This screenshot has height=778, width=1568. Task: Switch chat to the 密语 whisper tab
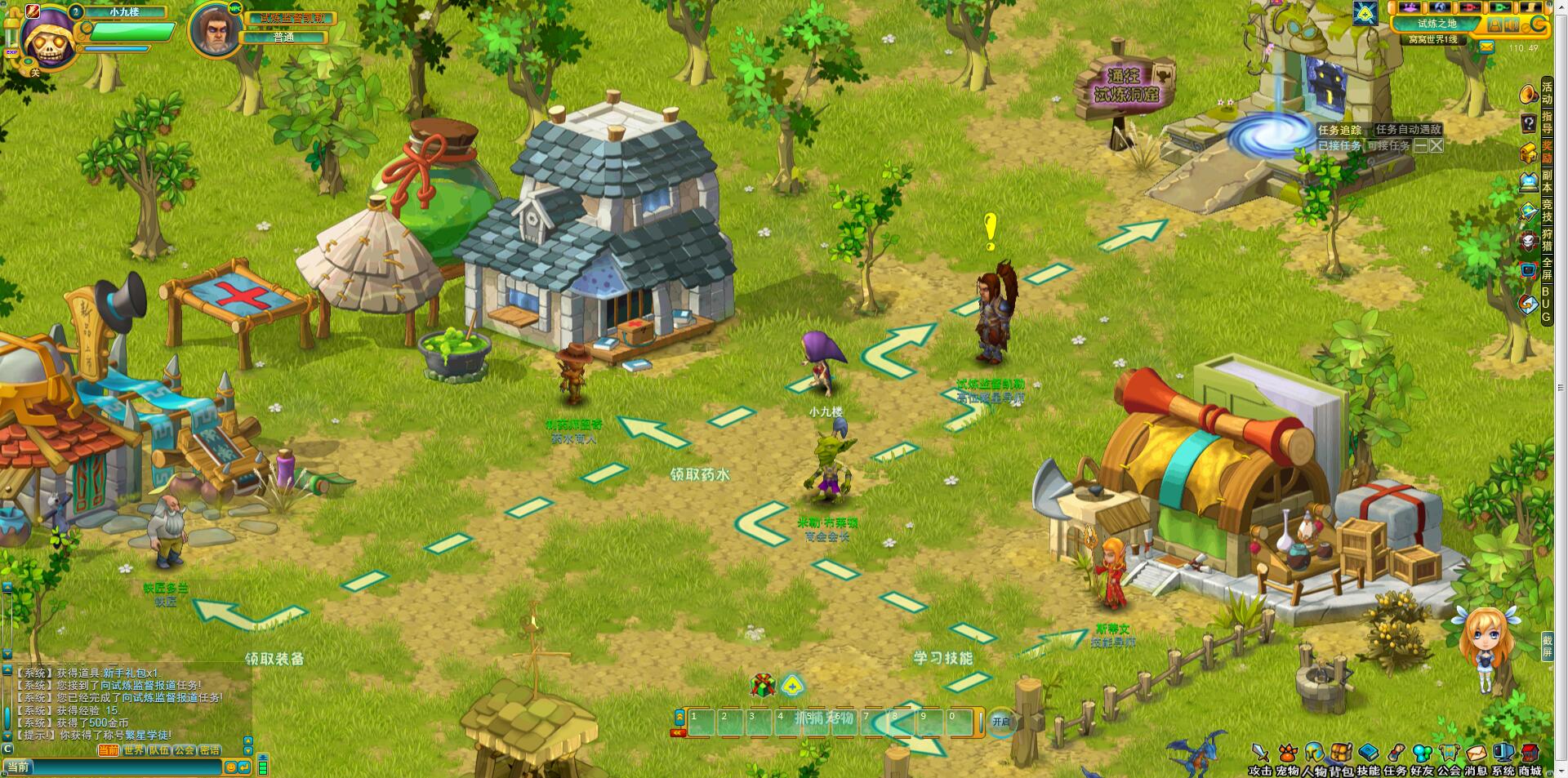click(x=210, y=750)
